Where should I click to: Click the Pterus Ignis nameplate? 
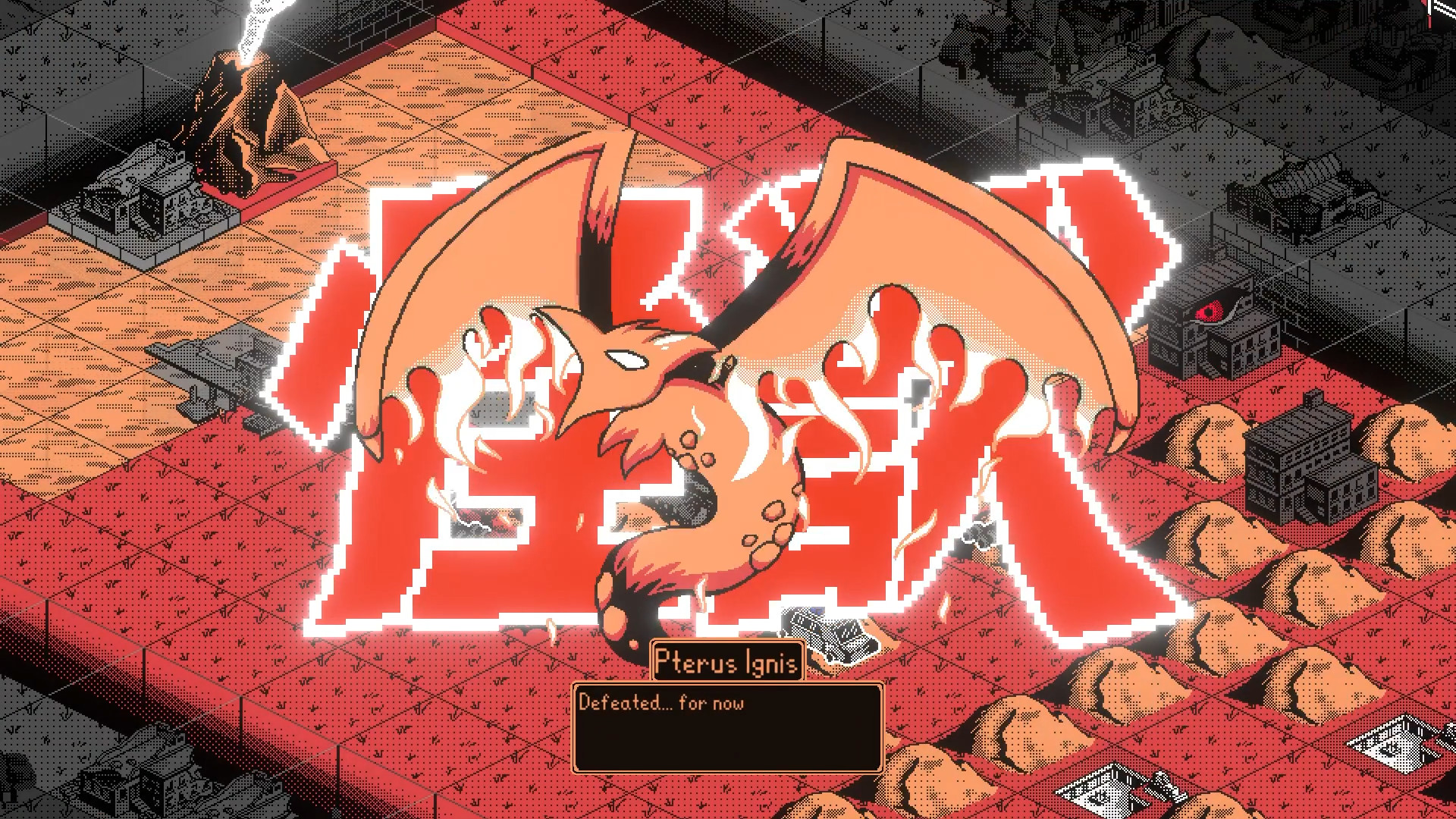pyautogui.click(x=726, y=661)
